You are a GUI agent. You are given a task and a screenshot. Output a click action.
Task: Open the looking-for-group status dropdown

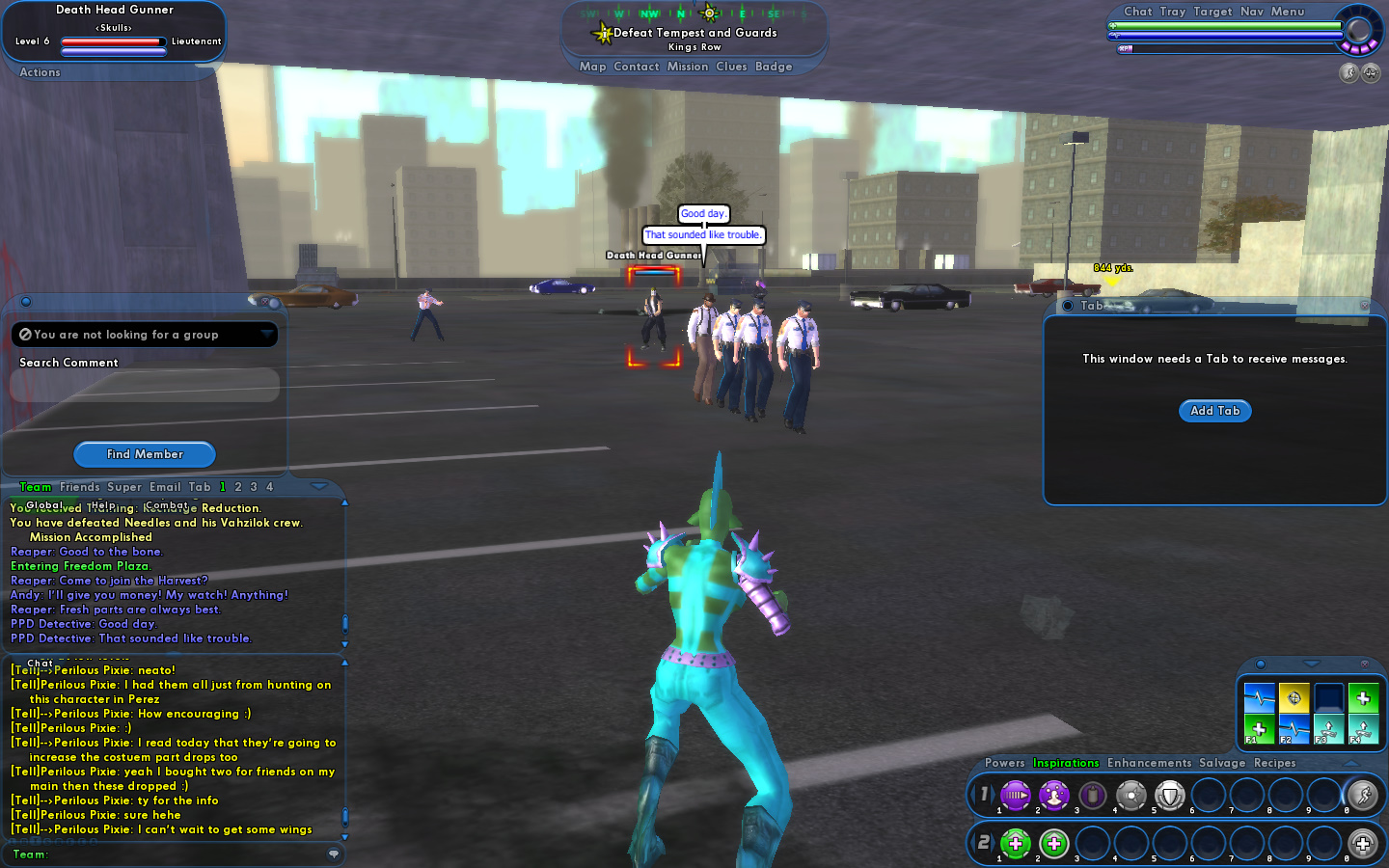pos(266,335)
